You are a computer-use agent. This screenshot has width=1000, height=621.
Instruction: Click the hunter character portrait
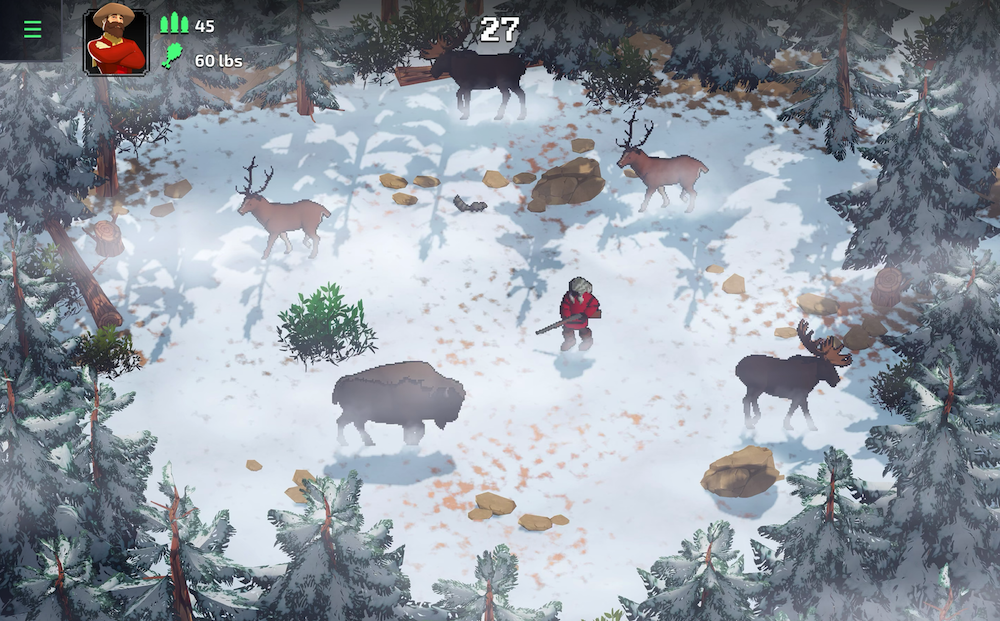(116, 42)
